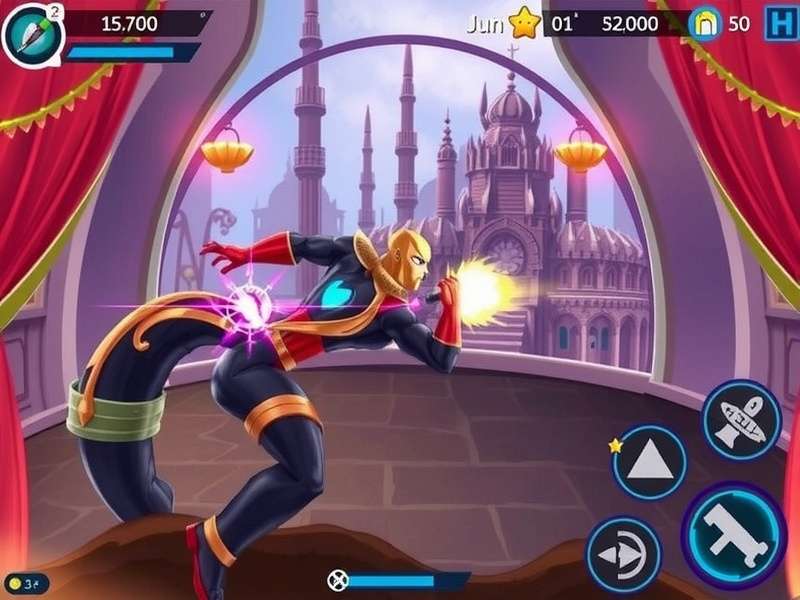Viewport: 800px width, 600px height.
Task: Fire the large cannon attack button
Action: click(x=733, y=527)
